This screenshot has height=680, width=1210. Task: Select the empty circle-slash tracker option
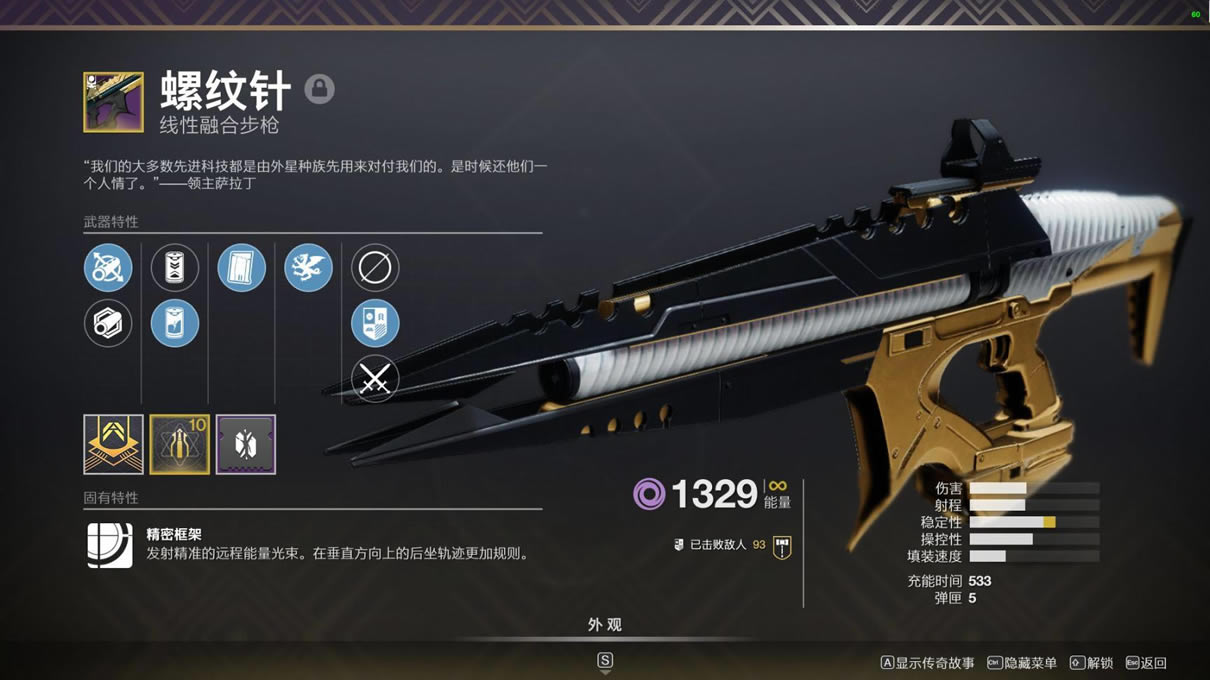(x=375, y=268)
